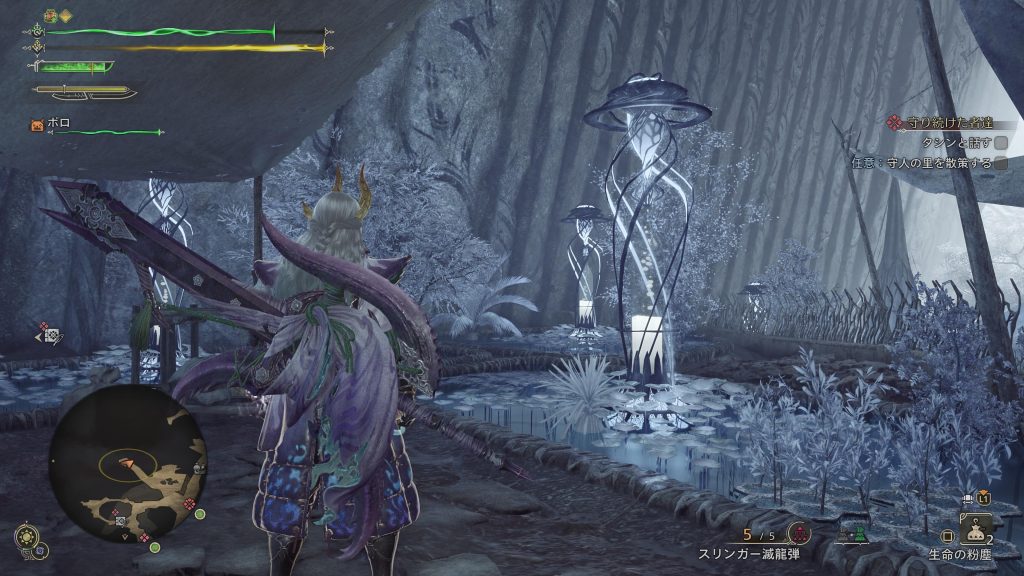Screen dimensions: 1024x576
Task: Select the 生命の粉塵 item slot
Action: pyautogui.click(x=974, y=527)
